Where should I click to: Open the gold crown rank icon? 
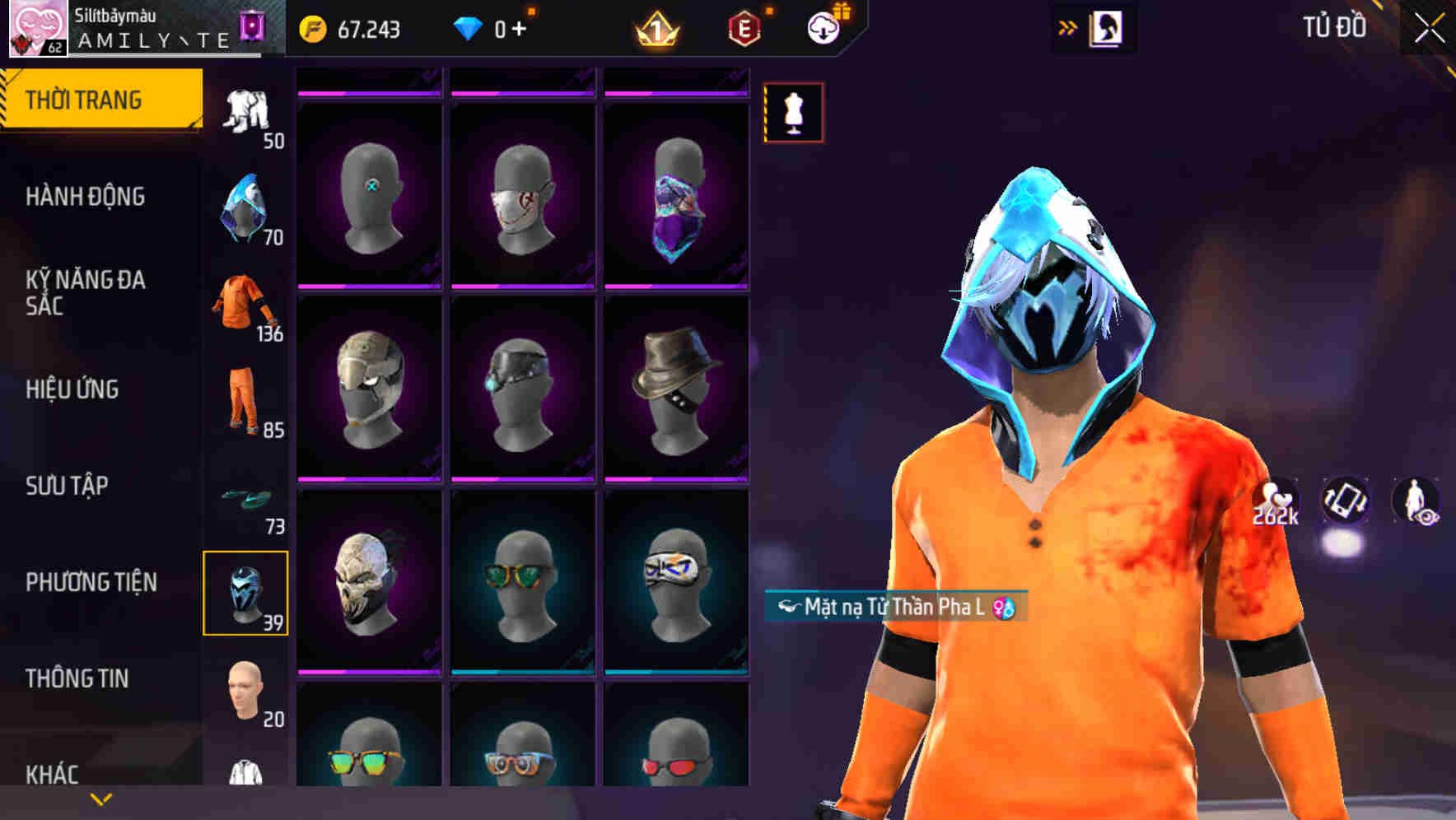pos(655,30)
